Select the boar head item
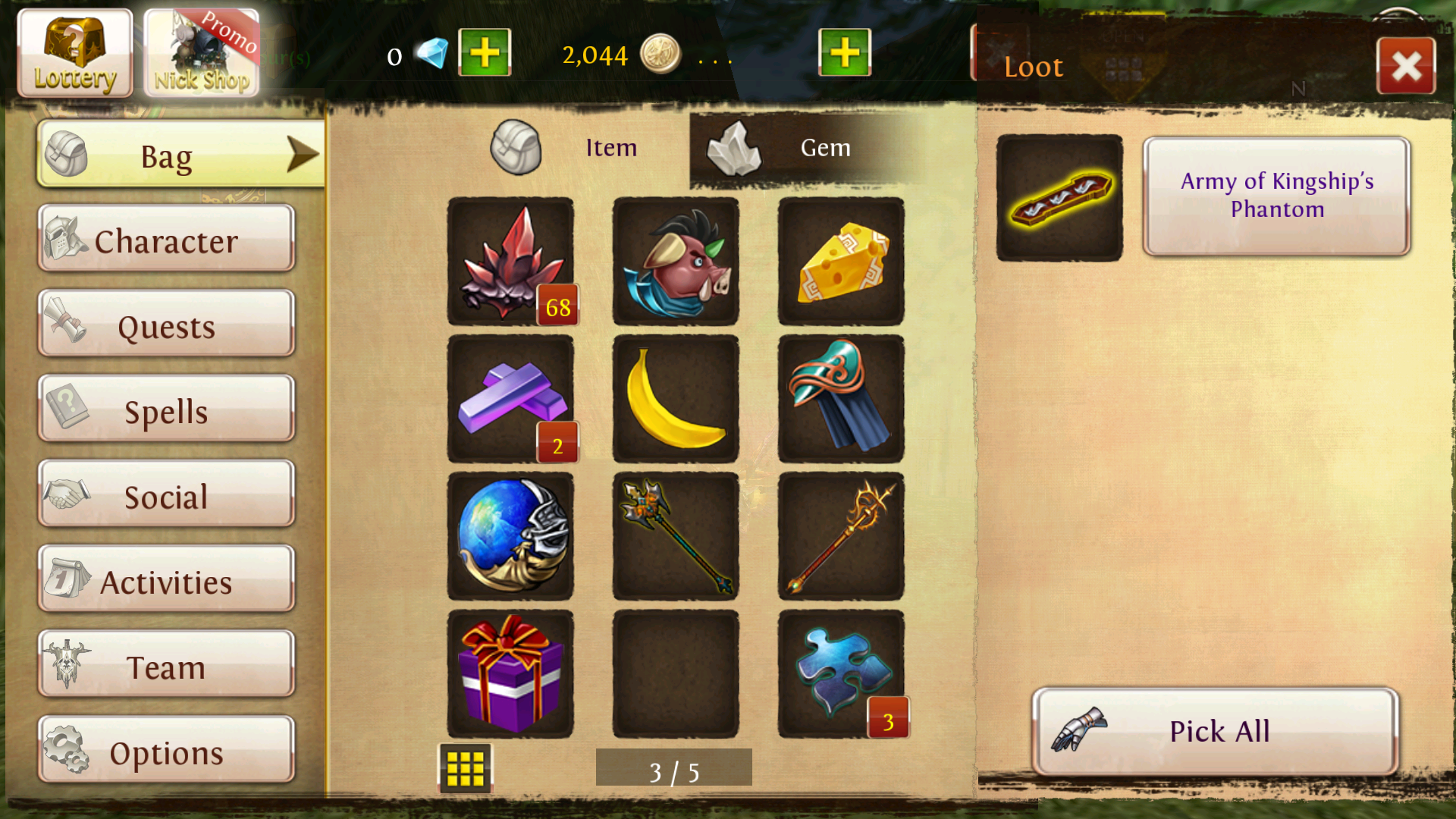This screenshot has height=819, width=1456. click(x=676, y=262)
